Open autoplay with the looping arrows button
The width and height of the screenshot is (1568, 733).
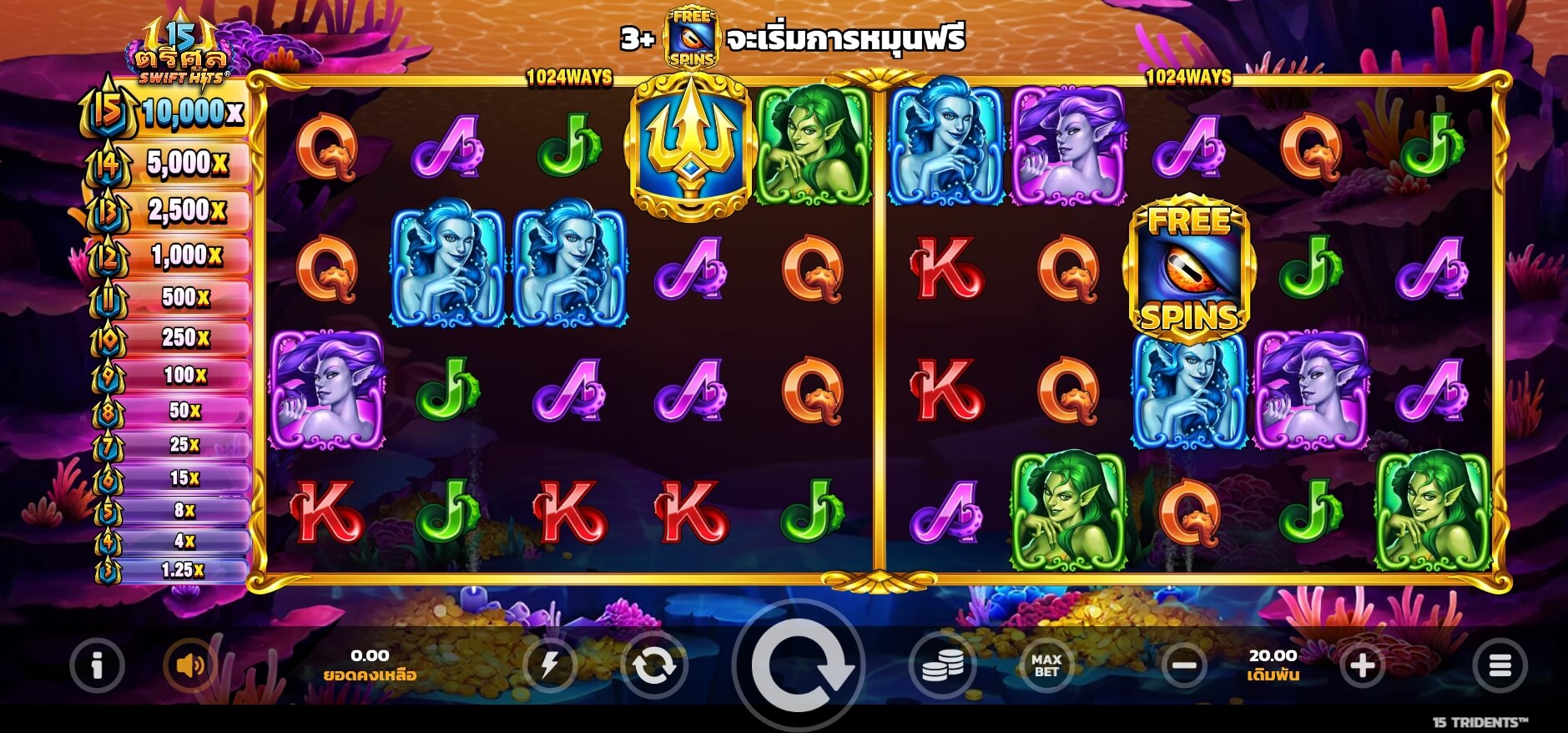coord(653,665)
